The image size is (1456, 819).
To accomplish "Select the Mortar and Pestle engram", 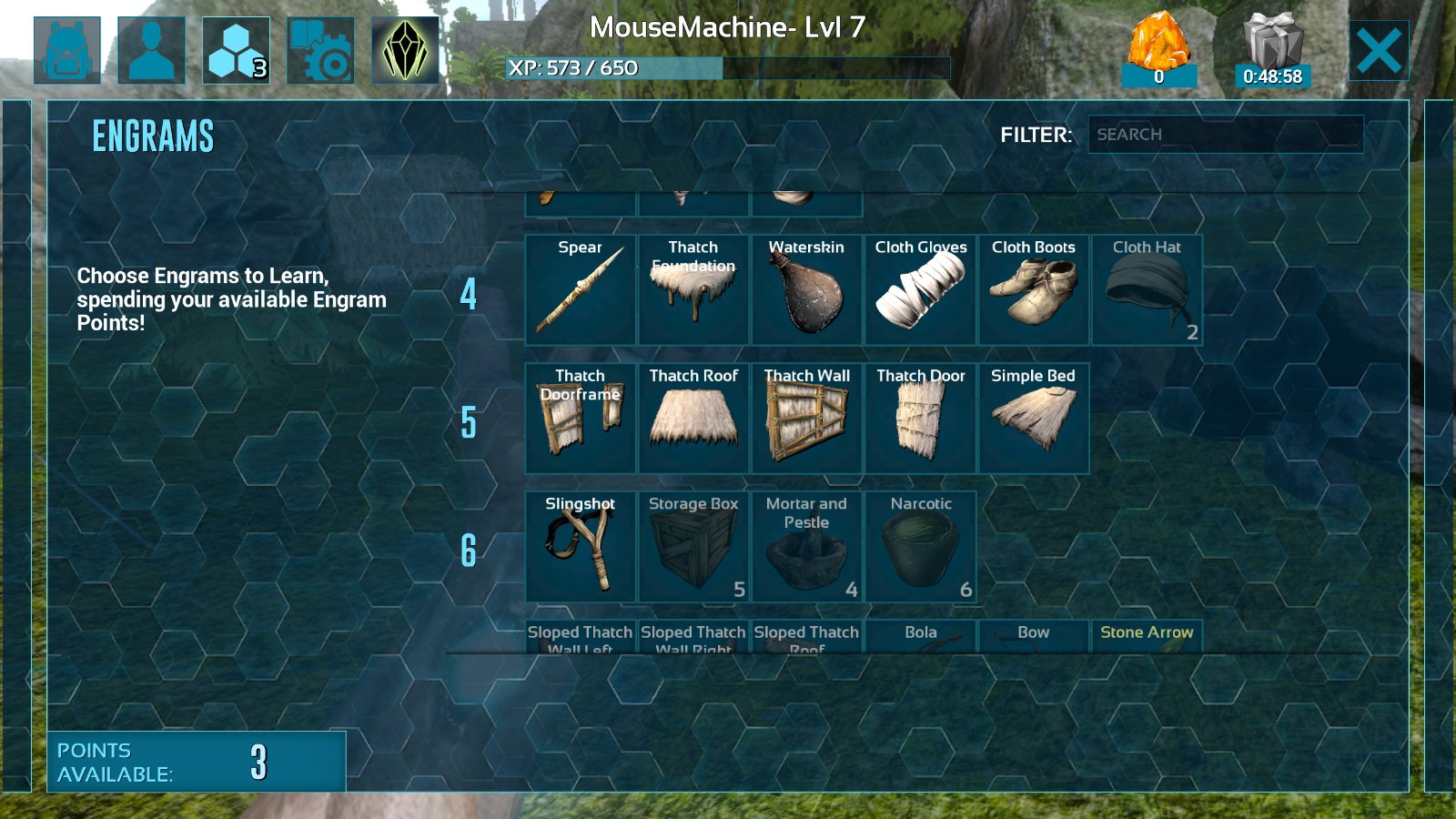I will coord(806,547).
